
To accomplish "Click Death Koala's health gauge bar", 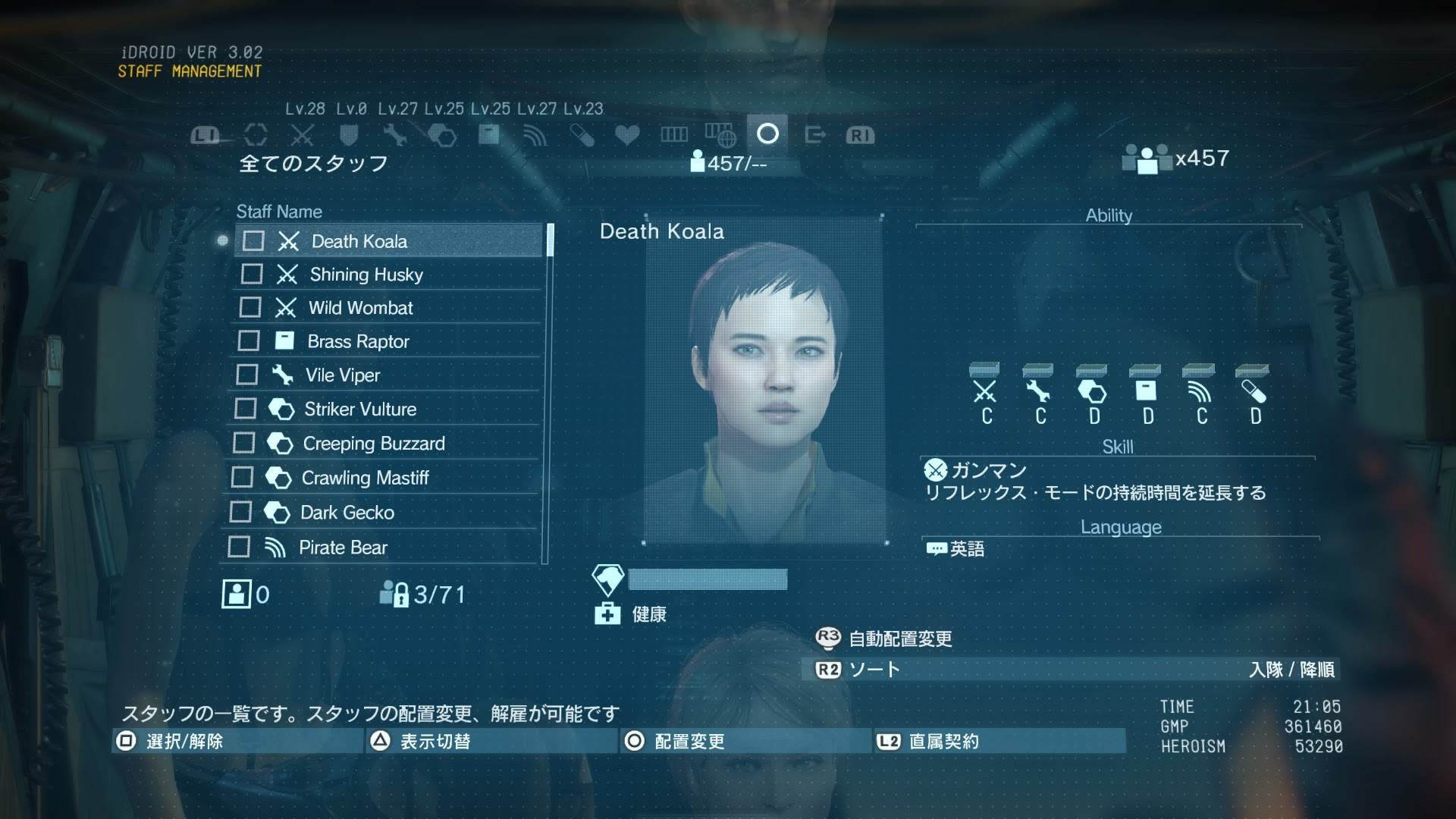I will (x=705, y=580).
